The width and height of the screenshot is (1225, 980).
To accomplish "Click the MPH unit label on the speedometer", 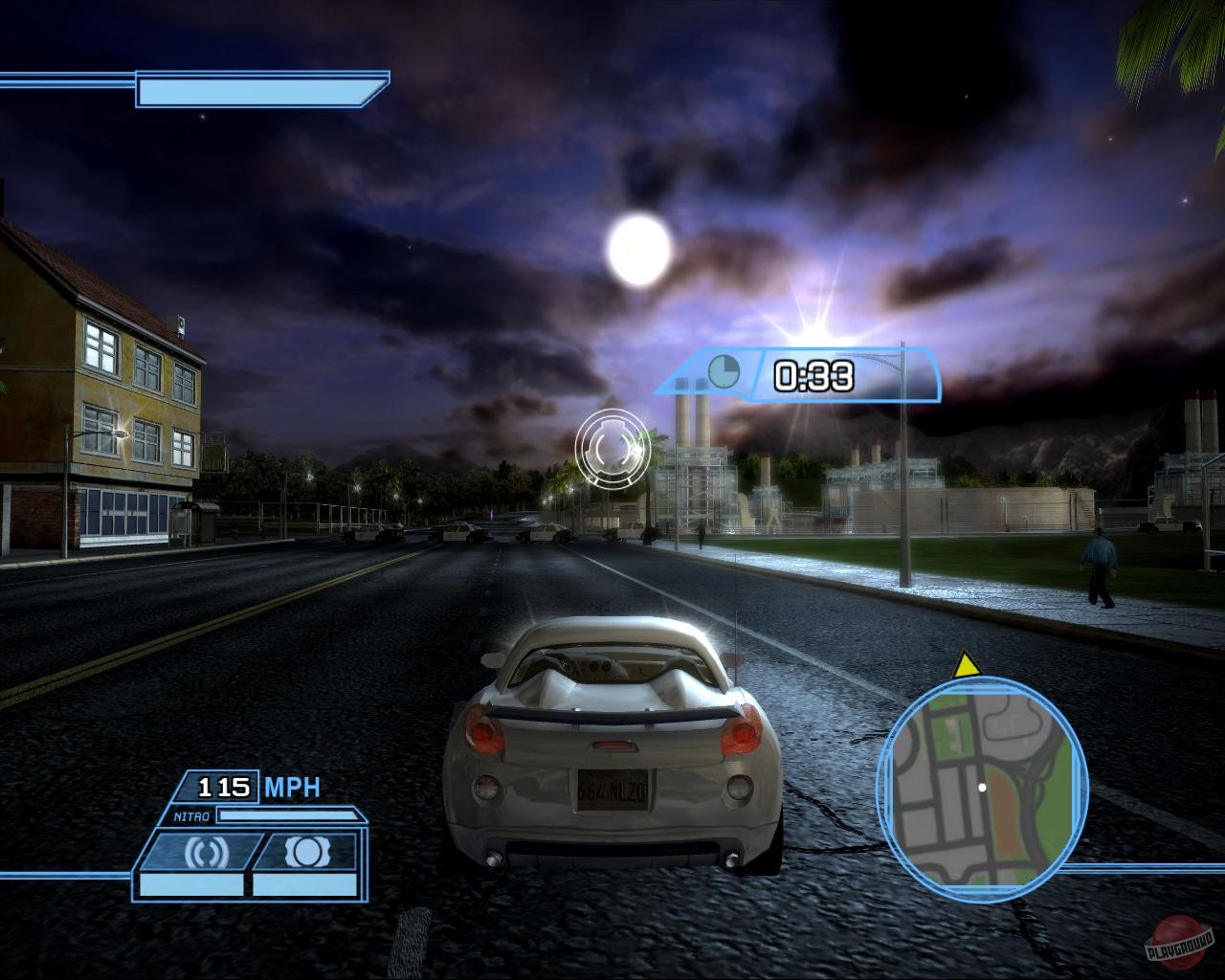I will coord(291,786).
